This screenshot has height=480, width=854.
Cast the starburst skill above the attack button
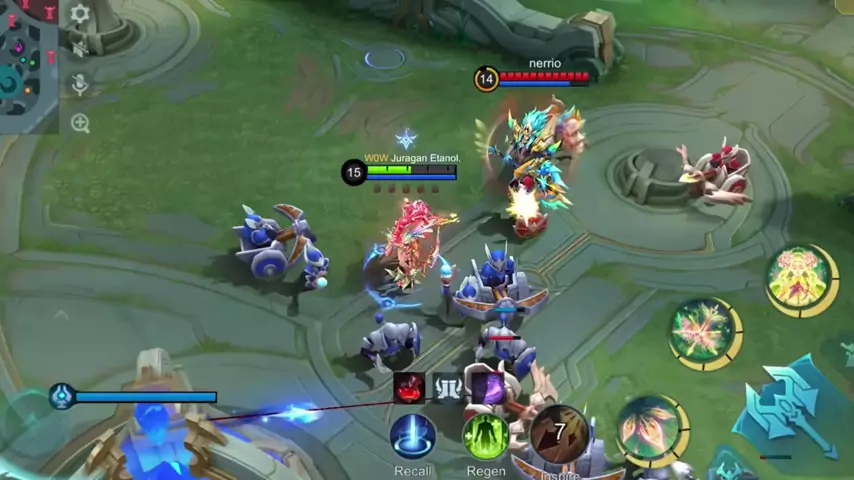pos(703,332)
